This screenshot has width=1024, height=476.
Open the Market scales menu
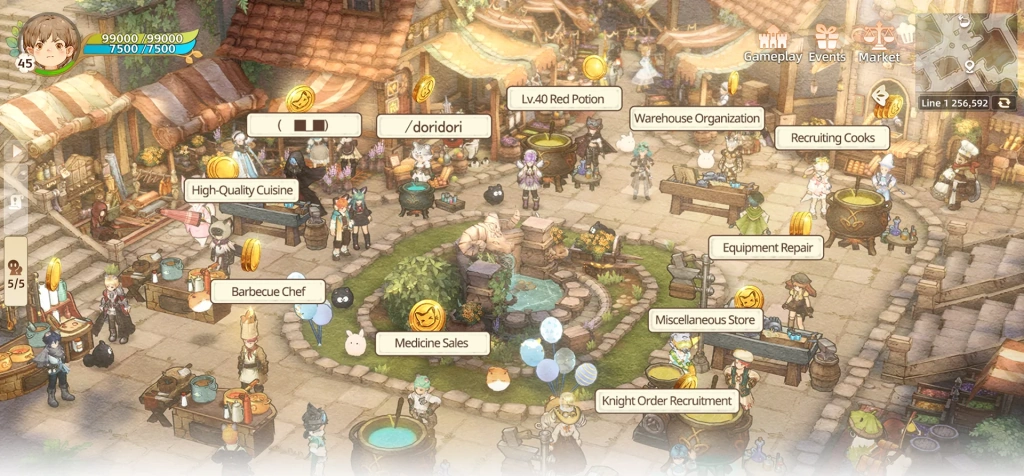[x=878, y=45]
